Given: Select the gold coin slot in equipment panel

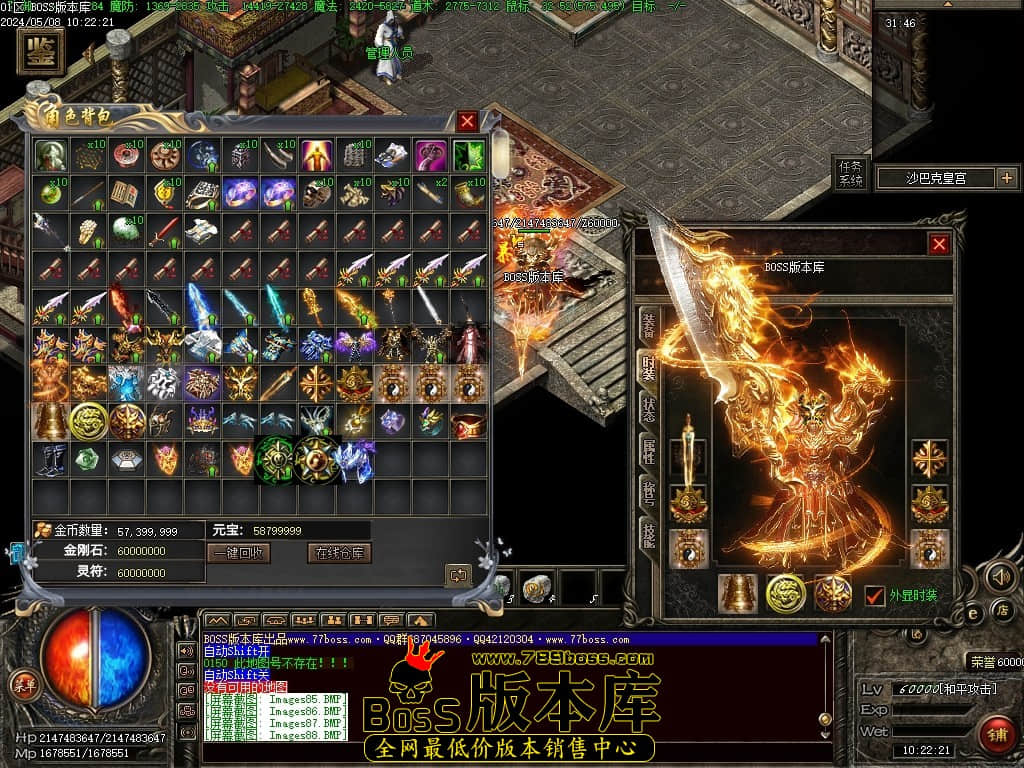Looking at the screenshot, I should point(785,594).
